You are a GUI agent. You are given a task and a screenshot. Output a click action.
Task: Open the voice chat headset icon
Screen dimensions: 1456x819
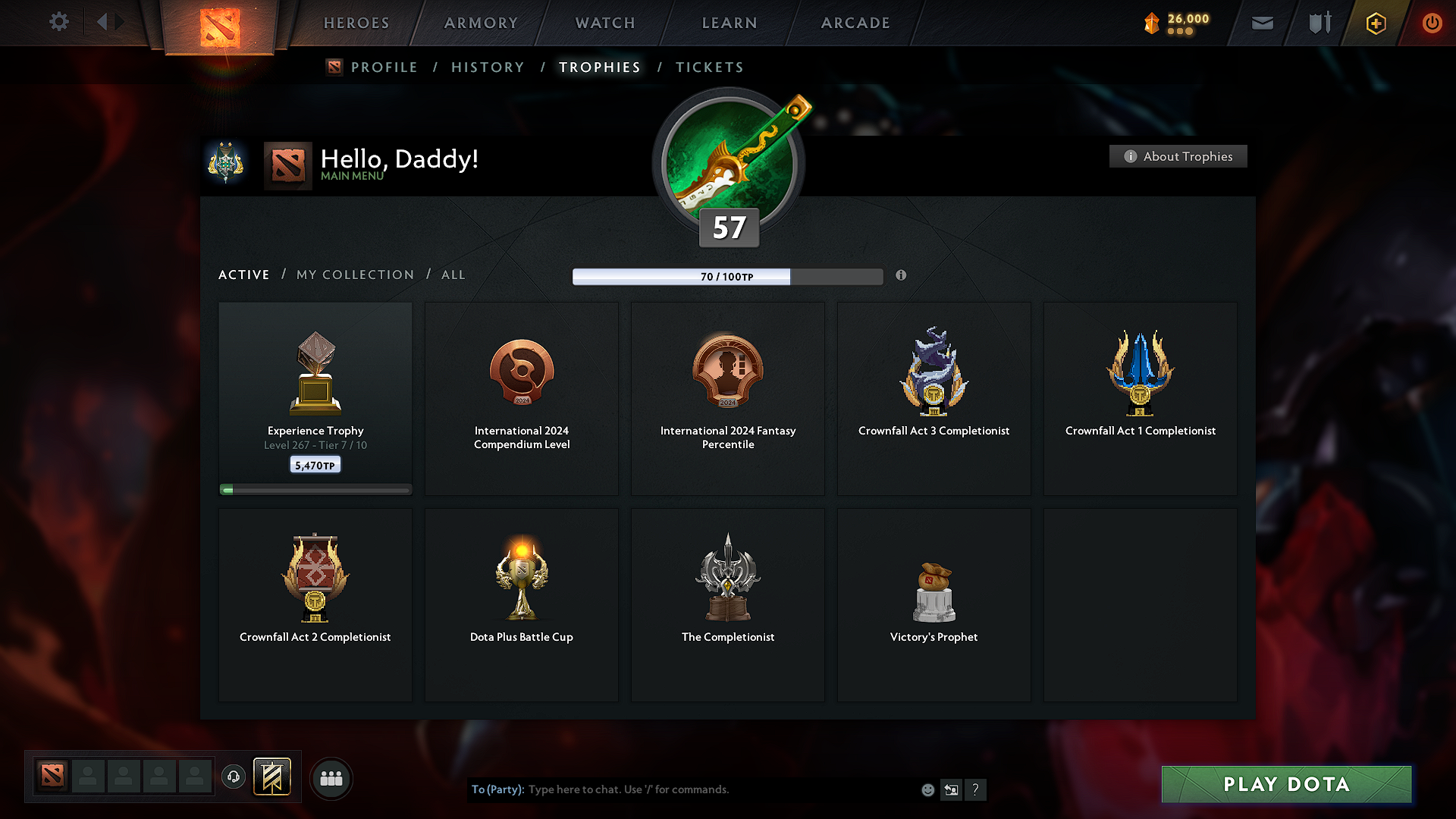(233, 777)
